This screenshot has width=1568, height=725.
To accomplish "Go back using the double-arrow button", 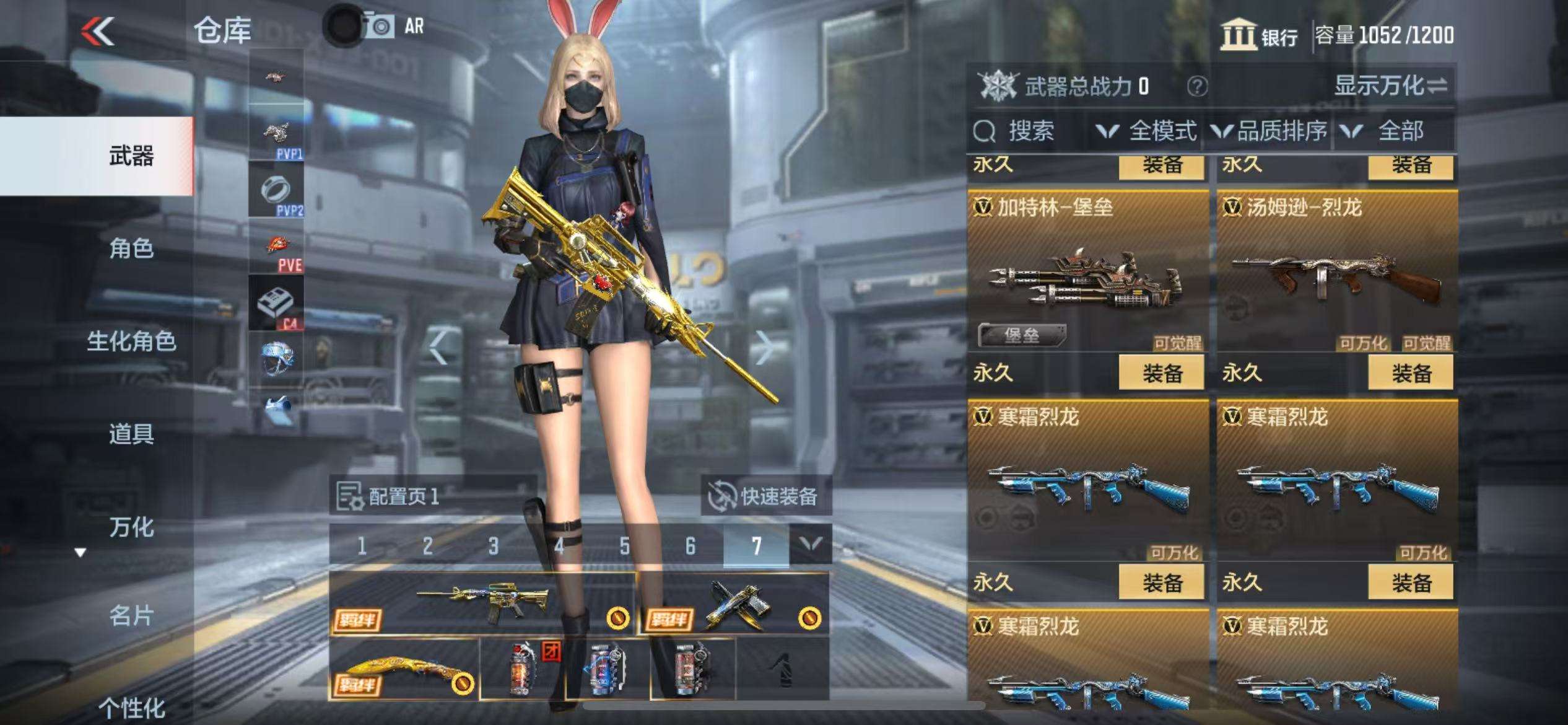I will click(x=98, y=31).
